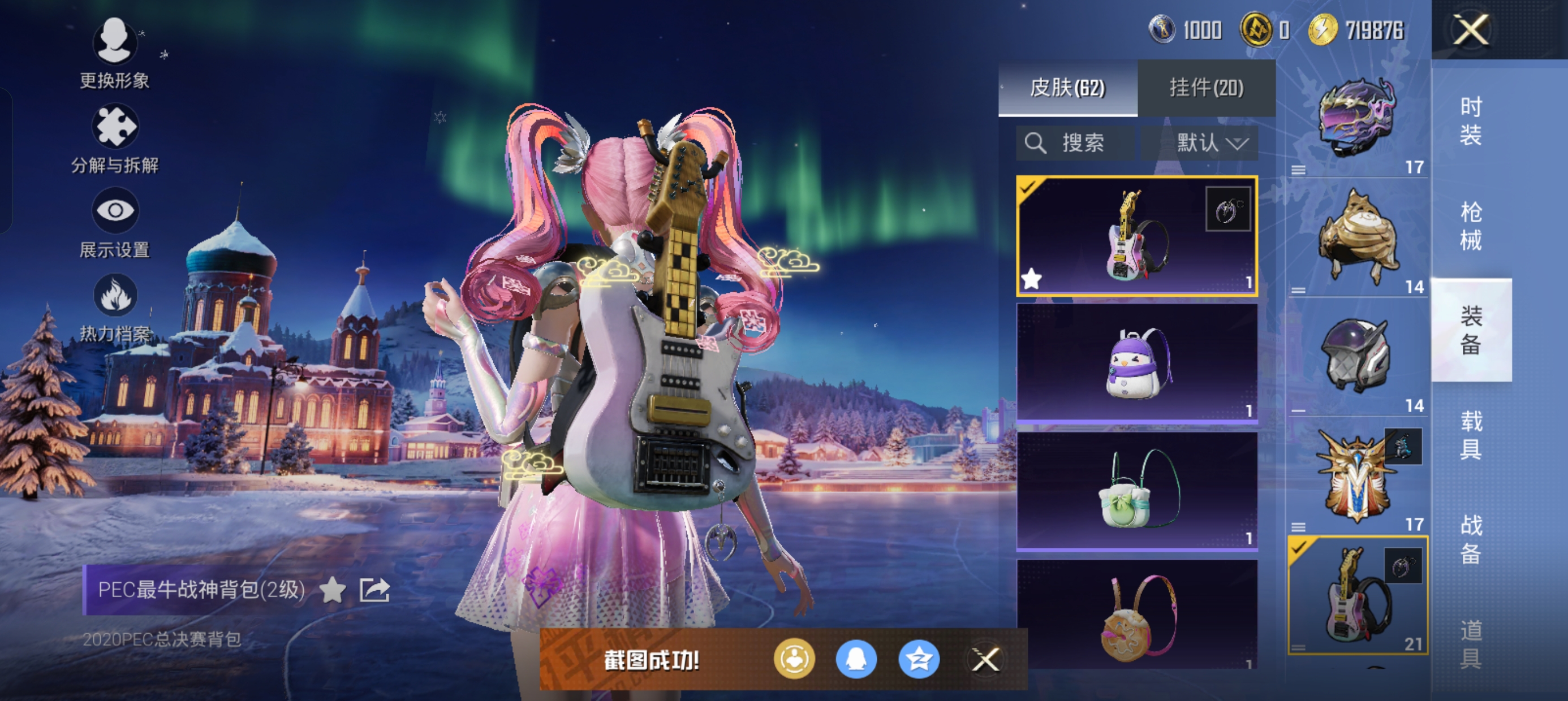Share screenshot via the QQ penguin icon
This screenshot has height=701, width=1568.
pos(856,660)
